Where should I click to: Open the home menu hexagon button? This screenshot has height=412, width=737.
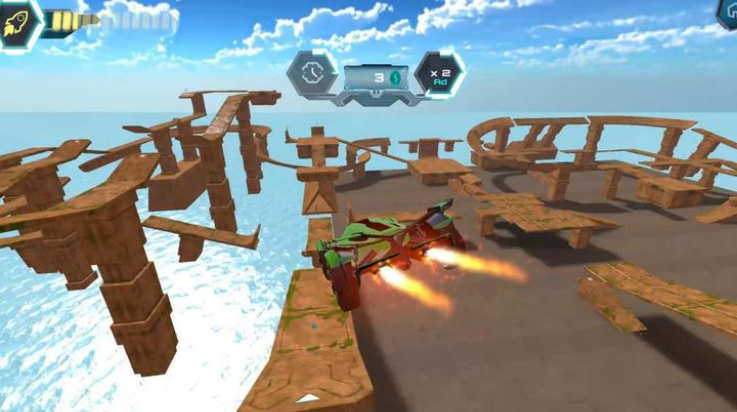(x=729, y=12)
